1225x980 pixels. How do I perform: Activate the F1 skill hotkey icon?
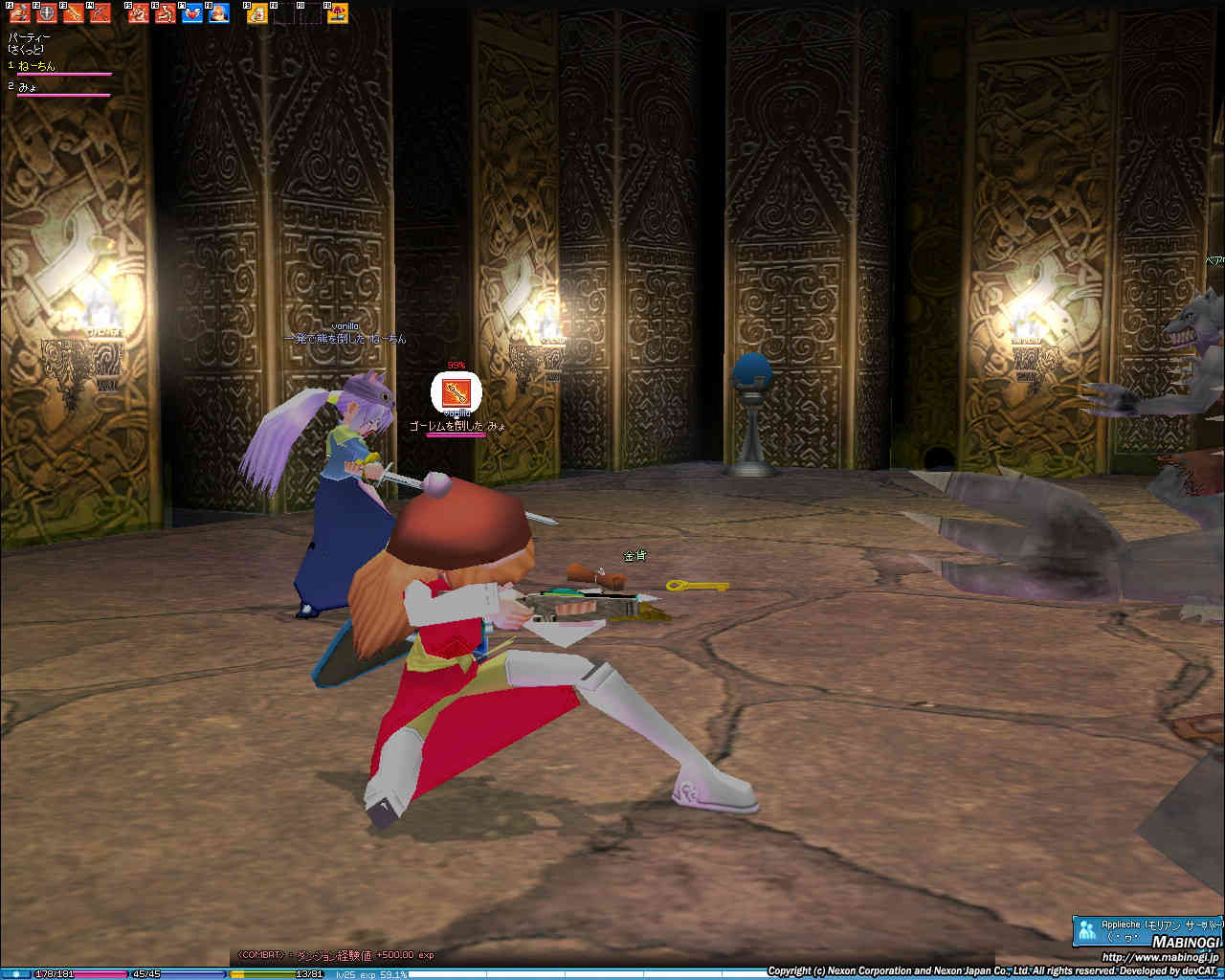click(18, 13)
